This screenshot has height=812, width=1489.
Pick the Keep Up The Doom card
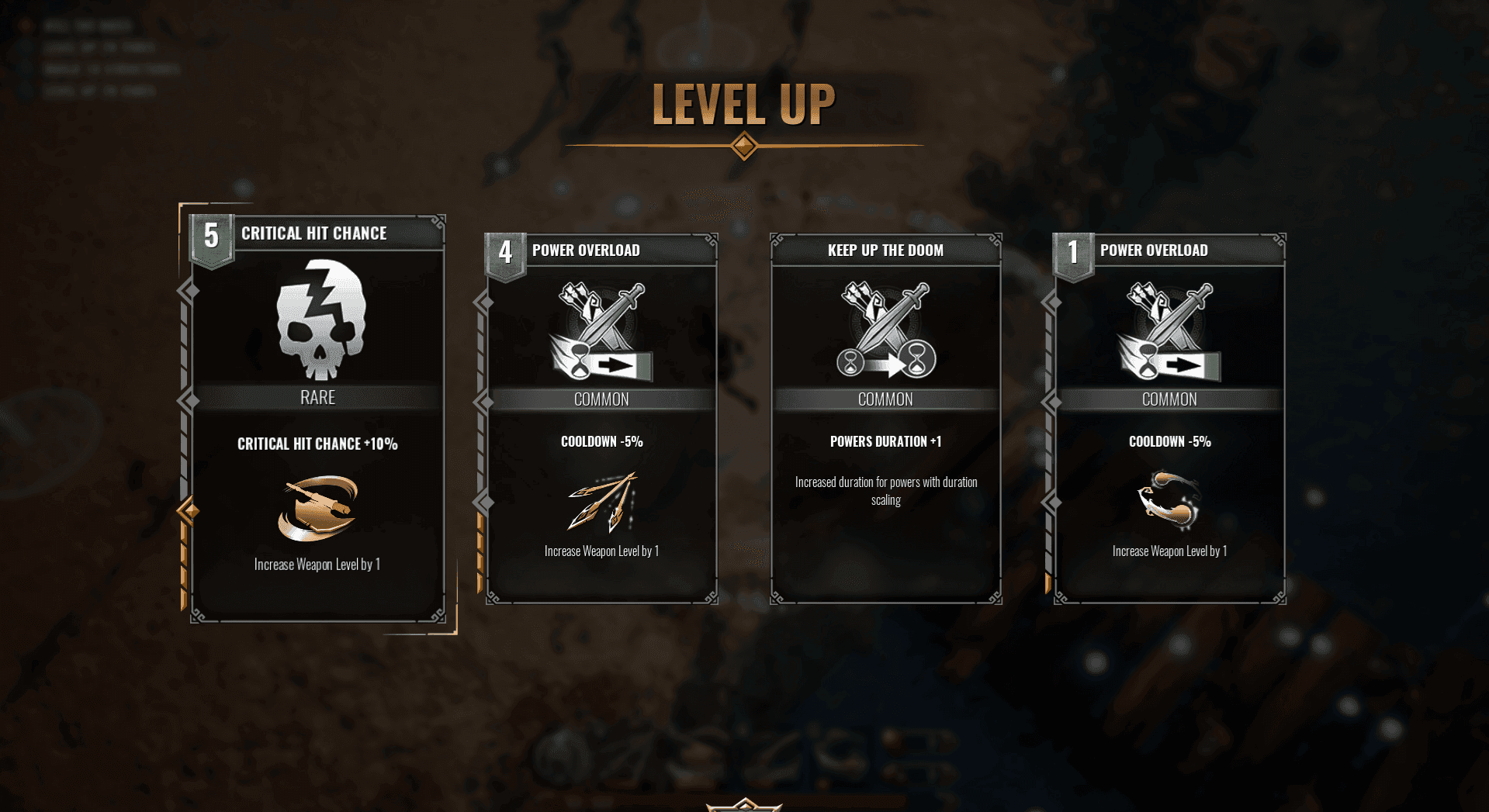(x=885, y=419)
